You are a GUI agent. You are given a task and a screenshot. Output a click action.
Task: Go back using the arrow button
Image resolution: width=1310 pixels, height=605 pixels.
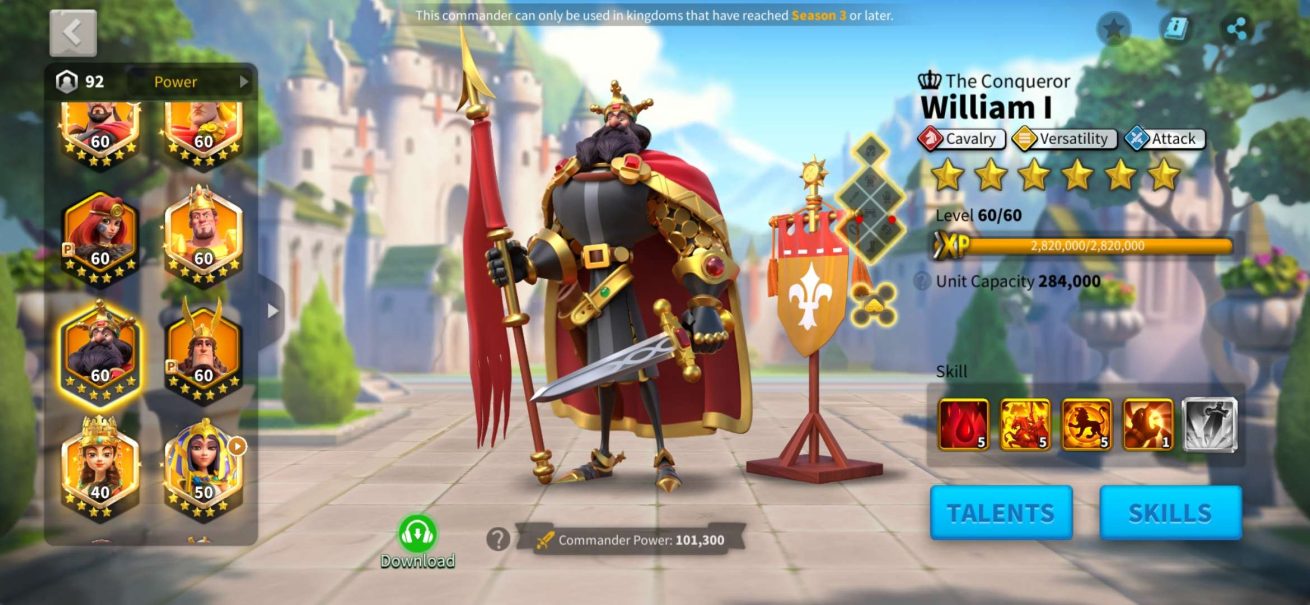tap(73, 33)
